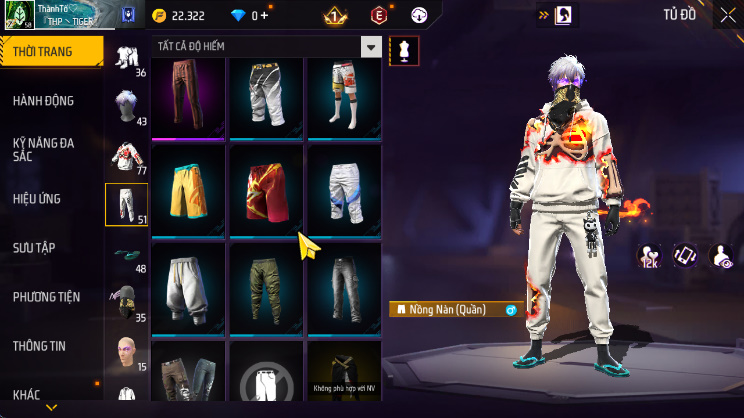Select the white pants with blue trim

point(343,190)
